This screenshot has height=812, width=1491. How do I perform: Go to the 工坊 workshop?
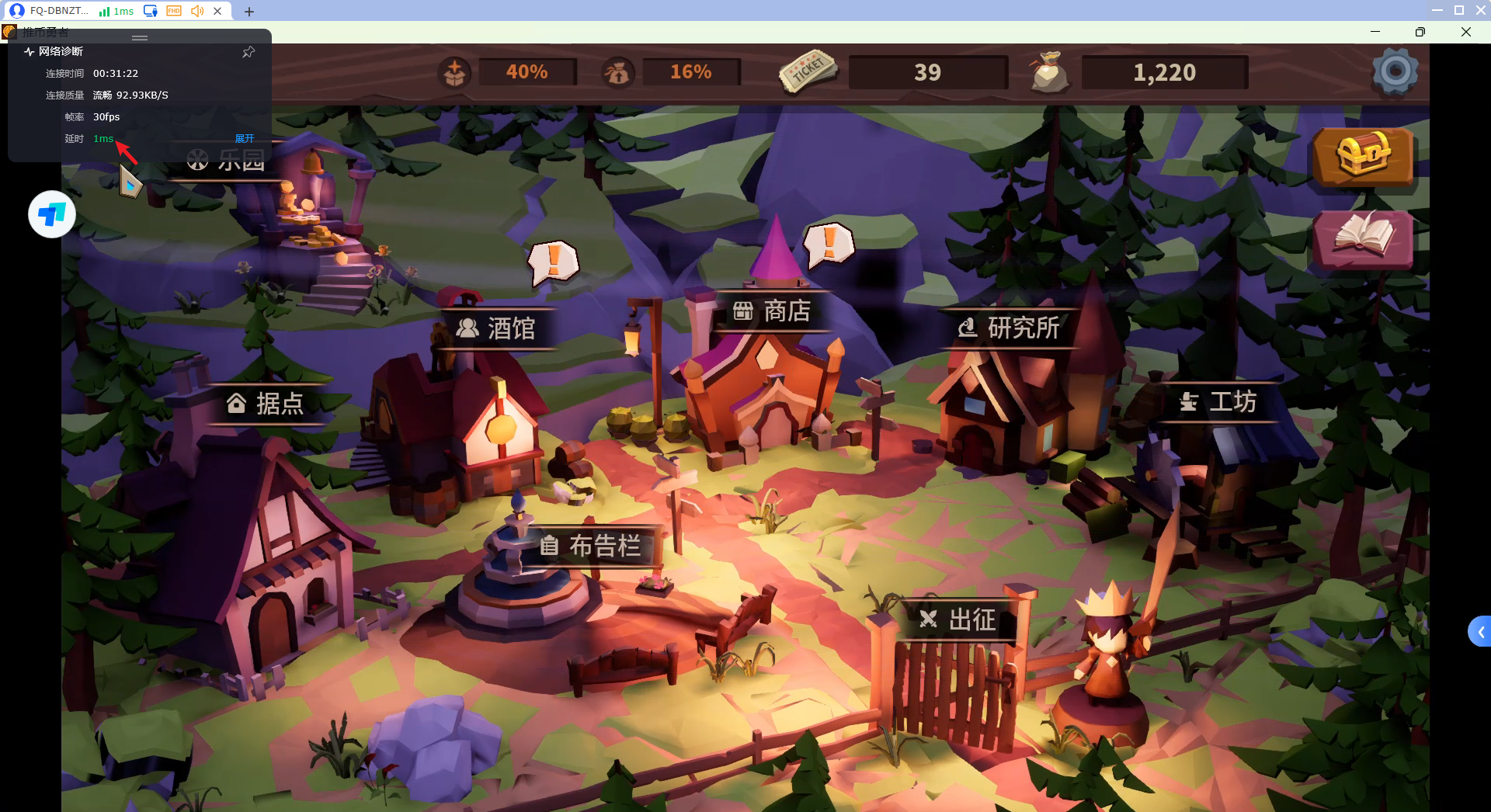(x=1218, y=402)
